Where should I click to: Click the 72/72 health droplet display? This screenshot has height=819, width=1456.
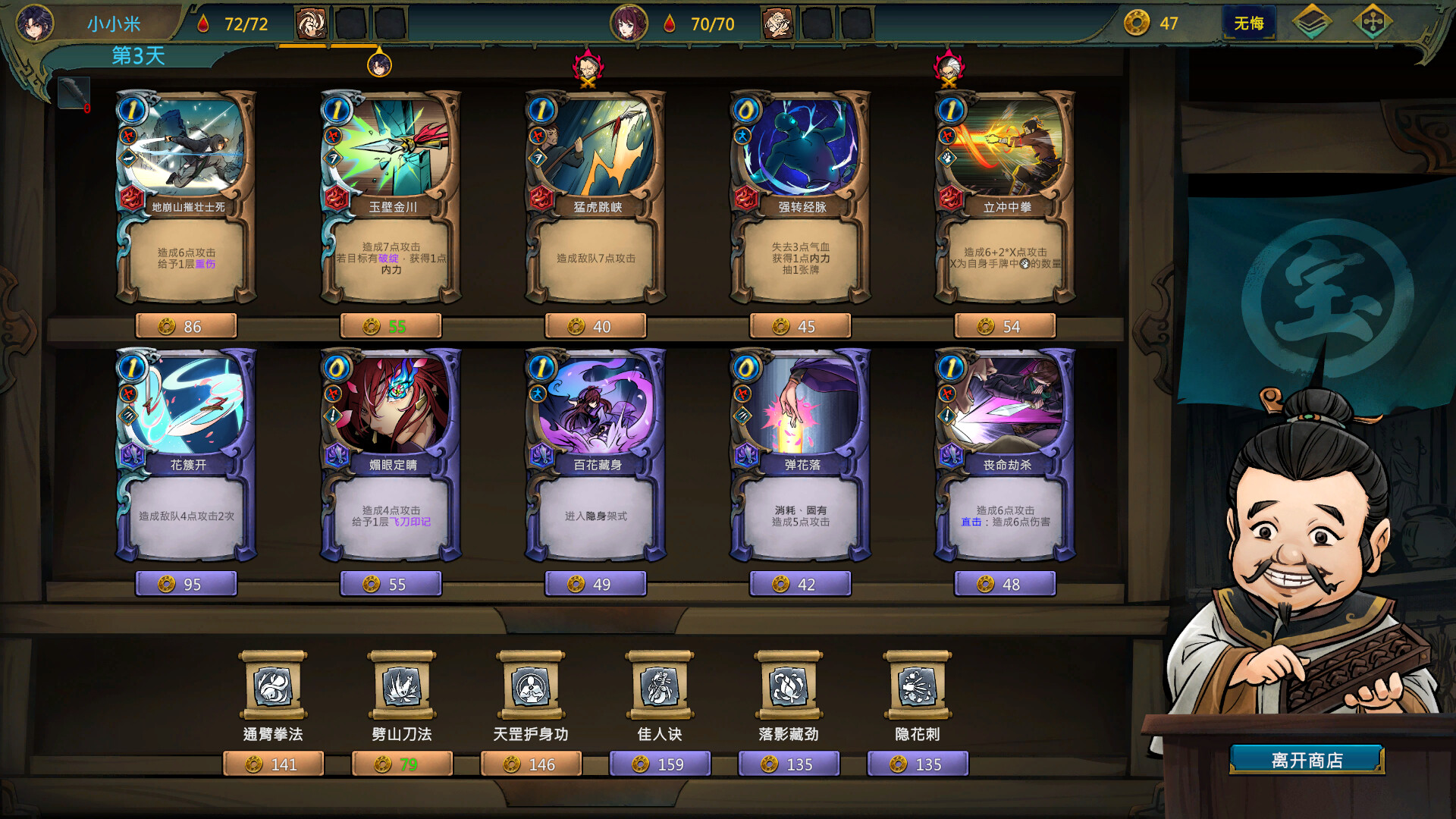238,24
